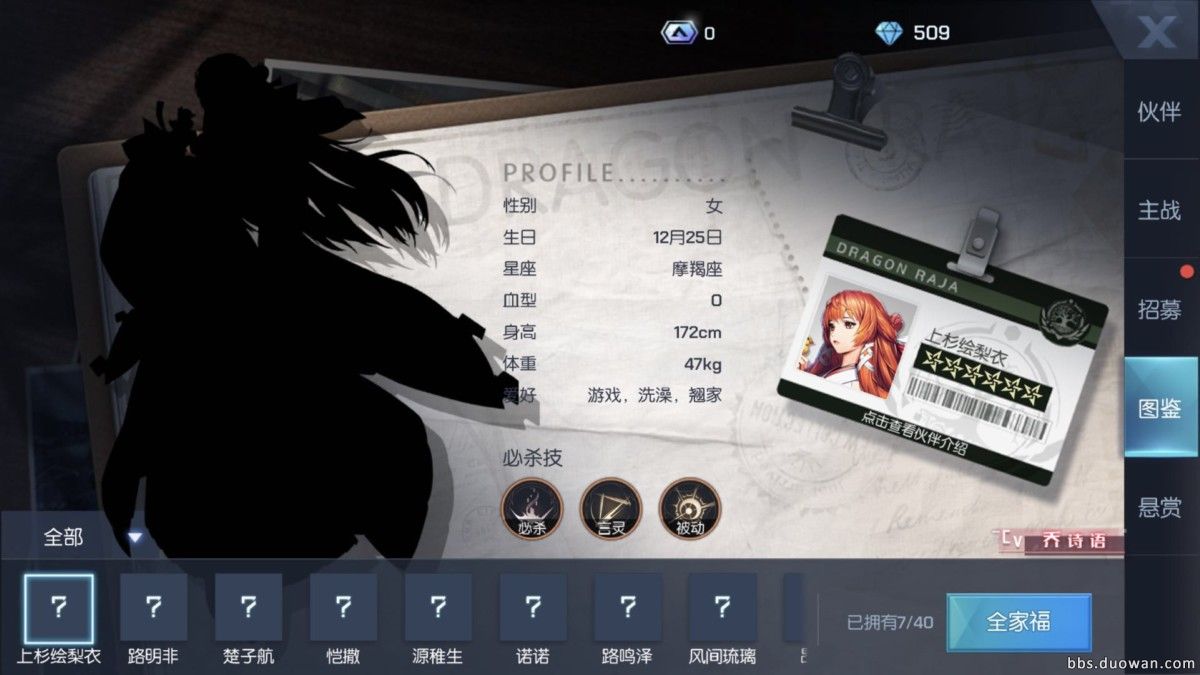Choose the 源稚生 character tile
Viewport: 1200px width, 675px height.
point(438,608)
